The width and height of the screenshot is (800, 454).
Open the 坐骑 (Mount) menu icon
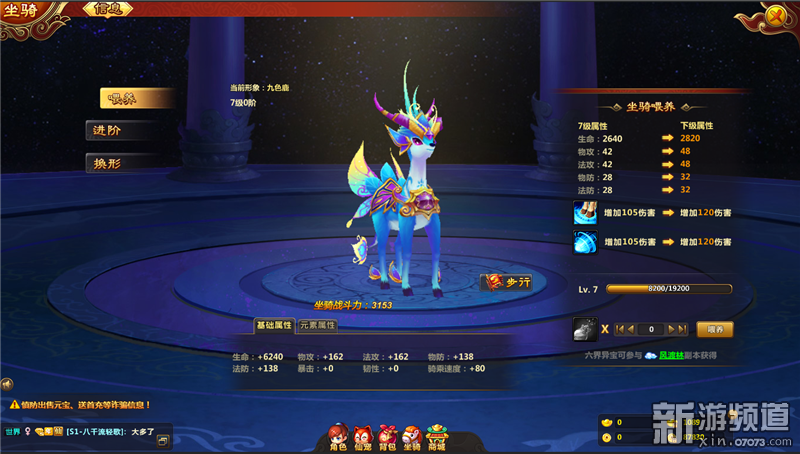(412, 436)
